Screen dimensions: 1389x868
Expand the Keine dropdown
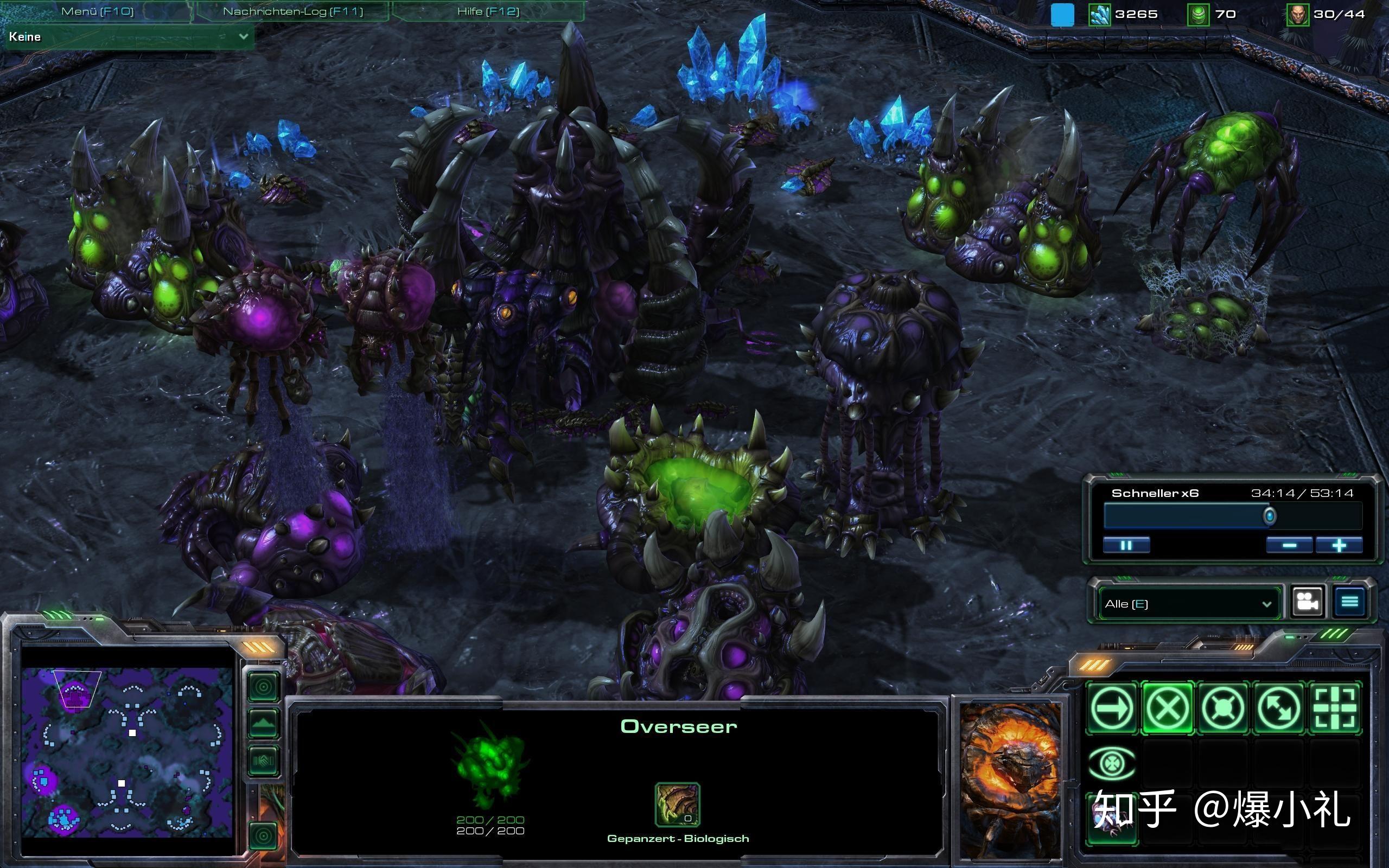[x=244, y=36]
